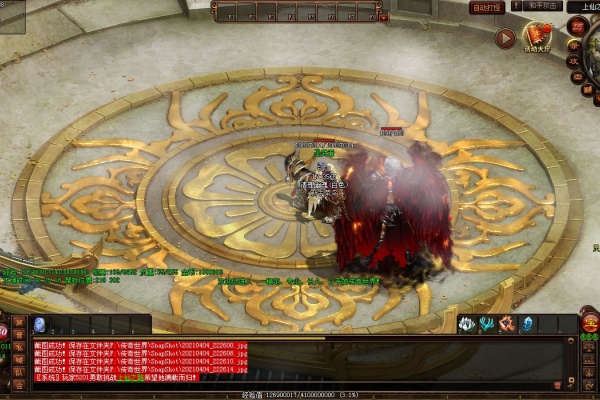The width and height of the screenshot is (600, 400).
Task: Open the red 宝 treasure button
Action: 589,324
